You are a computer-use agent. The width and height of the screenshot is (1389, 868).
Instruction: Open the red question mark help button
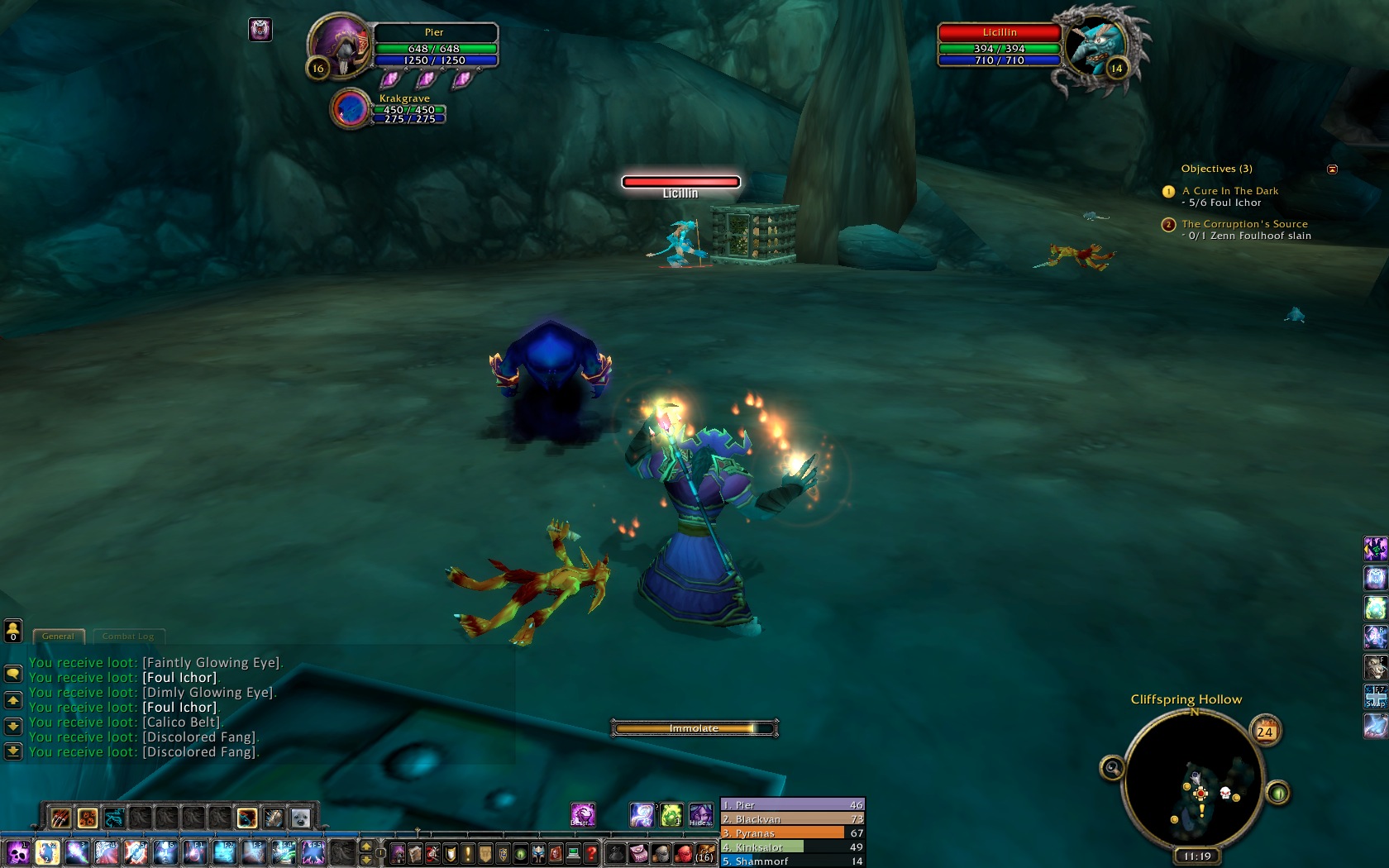[591, 852]
